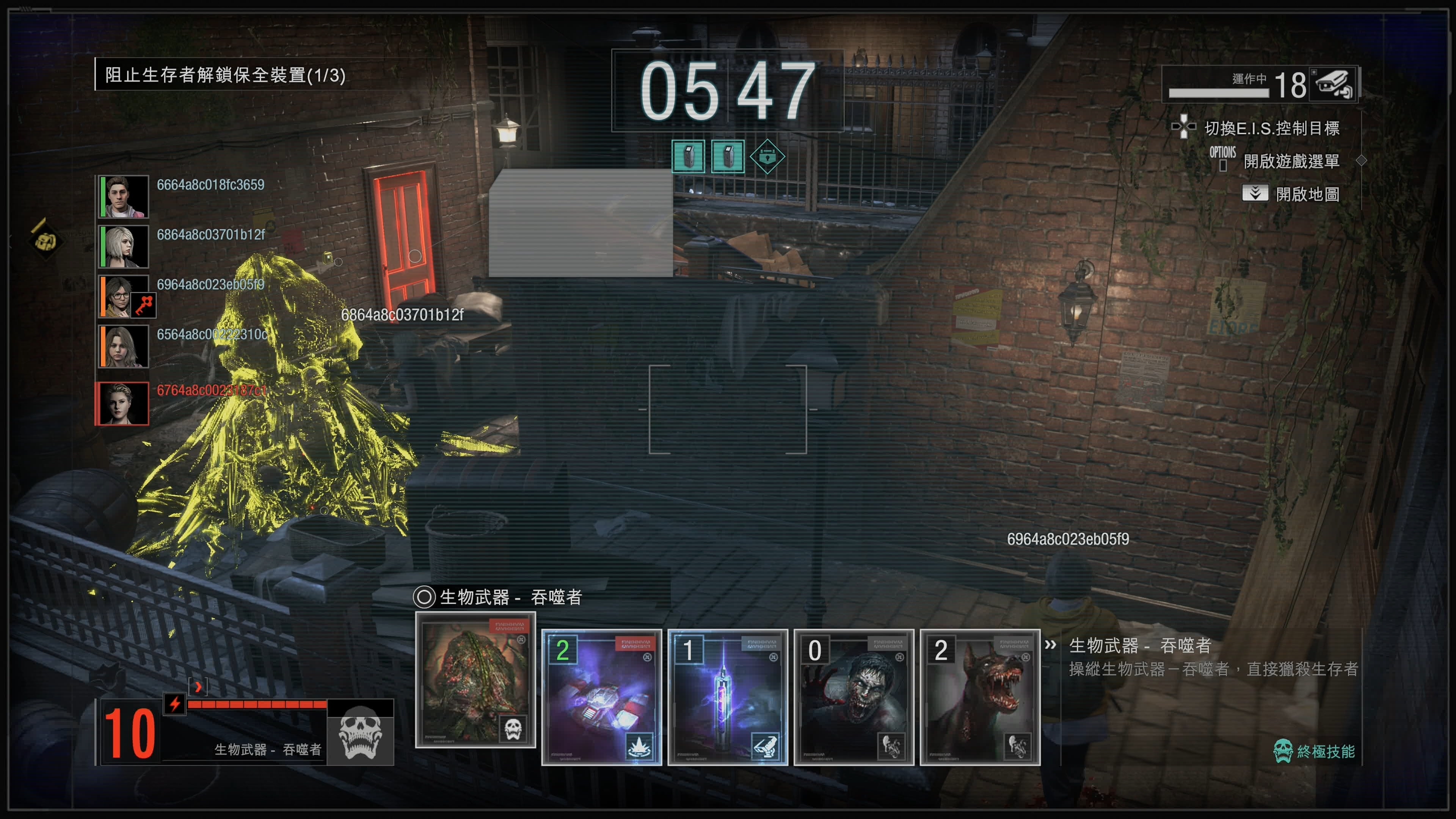Choose survivor 6964a8c023eb05f9 holding the key
The height and width of the screenshot is (819, 1456).
tap(124, 296)
